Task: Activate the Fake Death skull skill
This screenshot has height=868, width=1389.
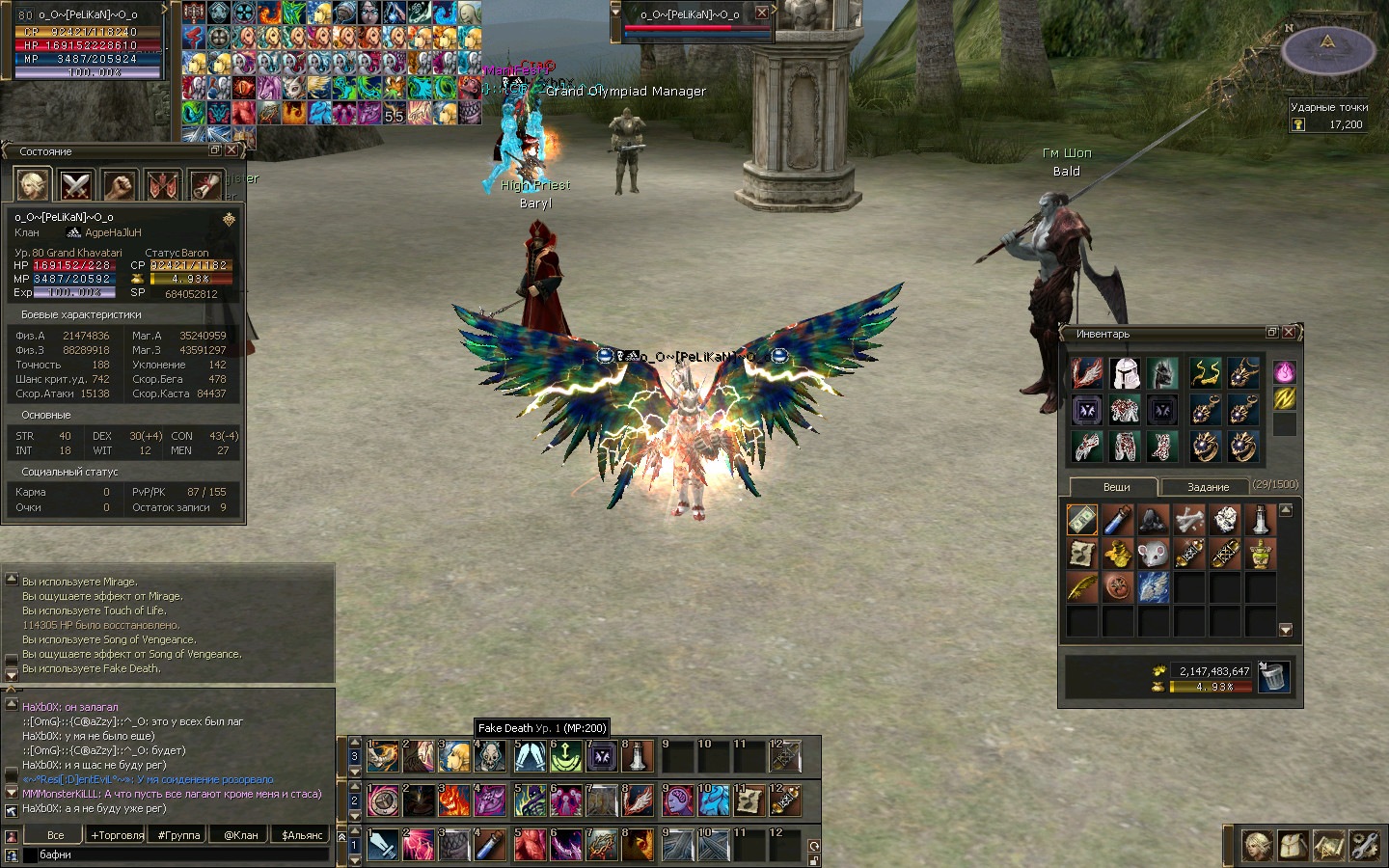Action: pyautogui.click(x=490, y=757)
